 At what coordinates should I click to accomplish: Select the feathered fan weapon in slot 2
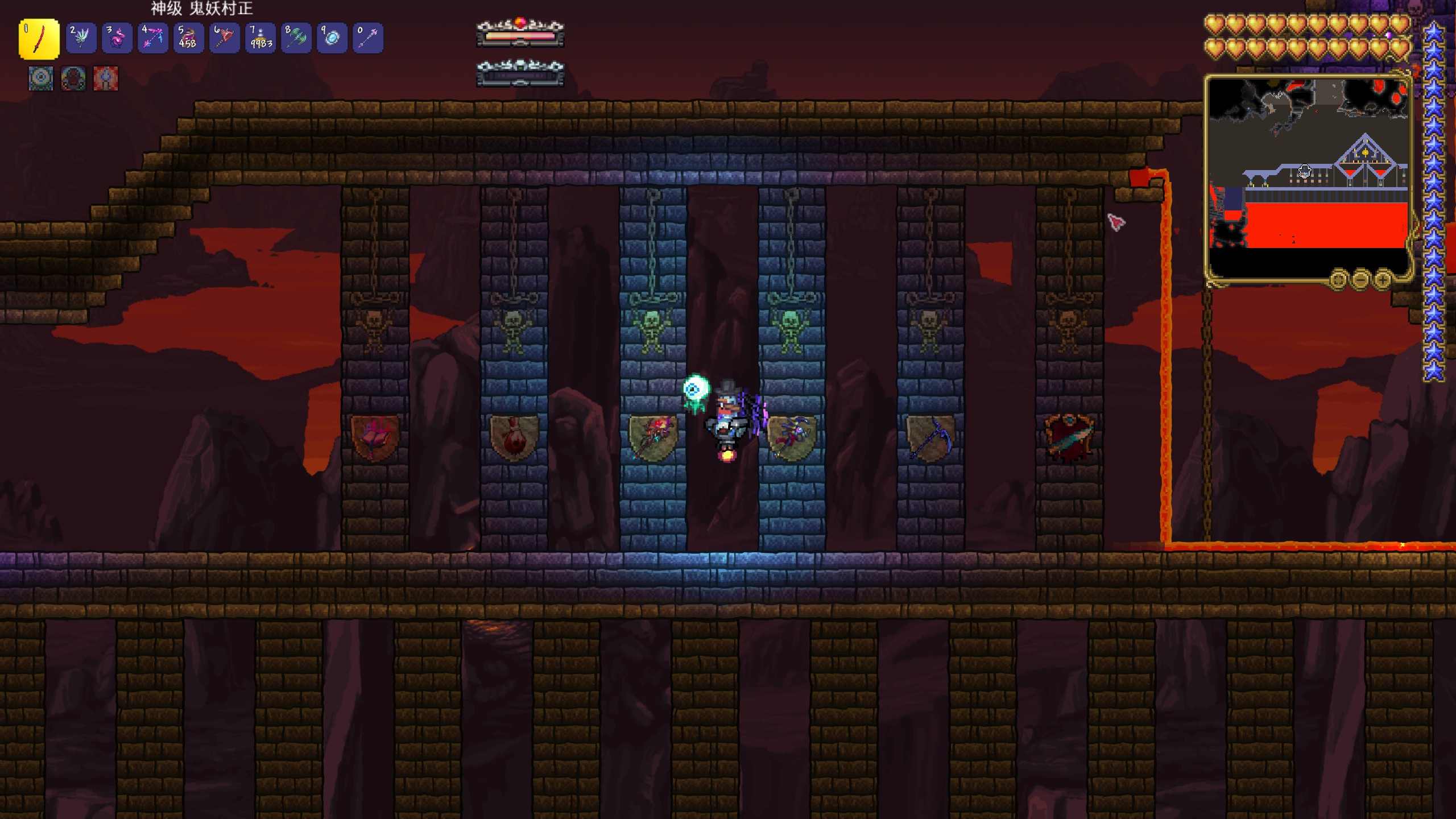(81, 38)
